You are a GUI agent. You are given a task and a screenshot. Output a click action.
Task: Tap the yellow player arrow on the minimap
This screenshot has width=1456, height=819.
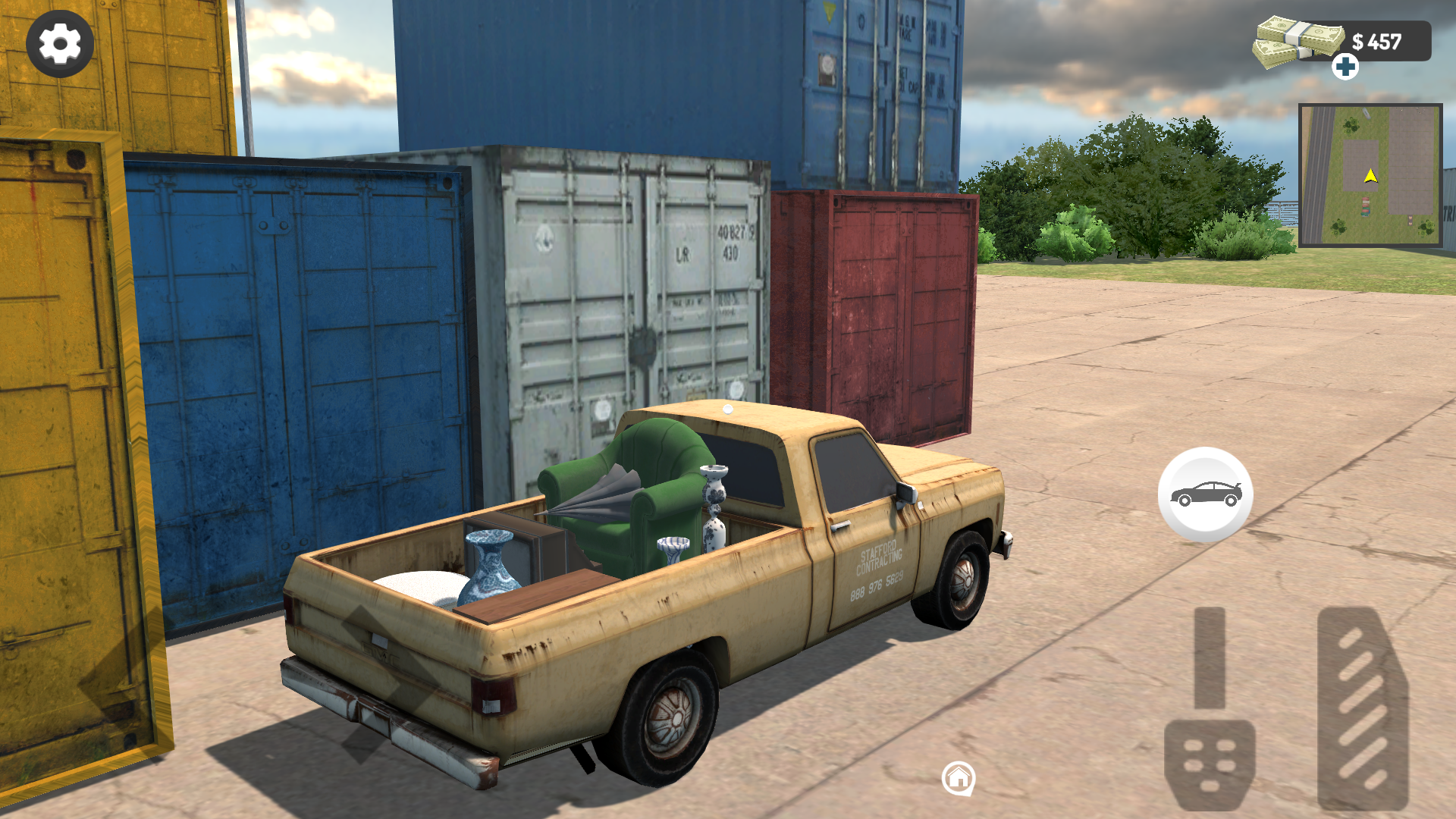pyautogui.click(x=1370, y=174)
